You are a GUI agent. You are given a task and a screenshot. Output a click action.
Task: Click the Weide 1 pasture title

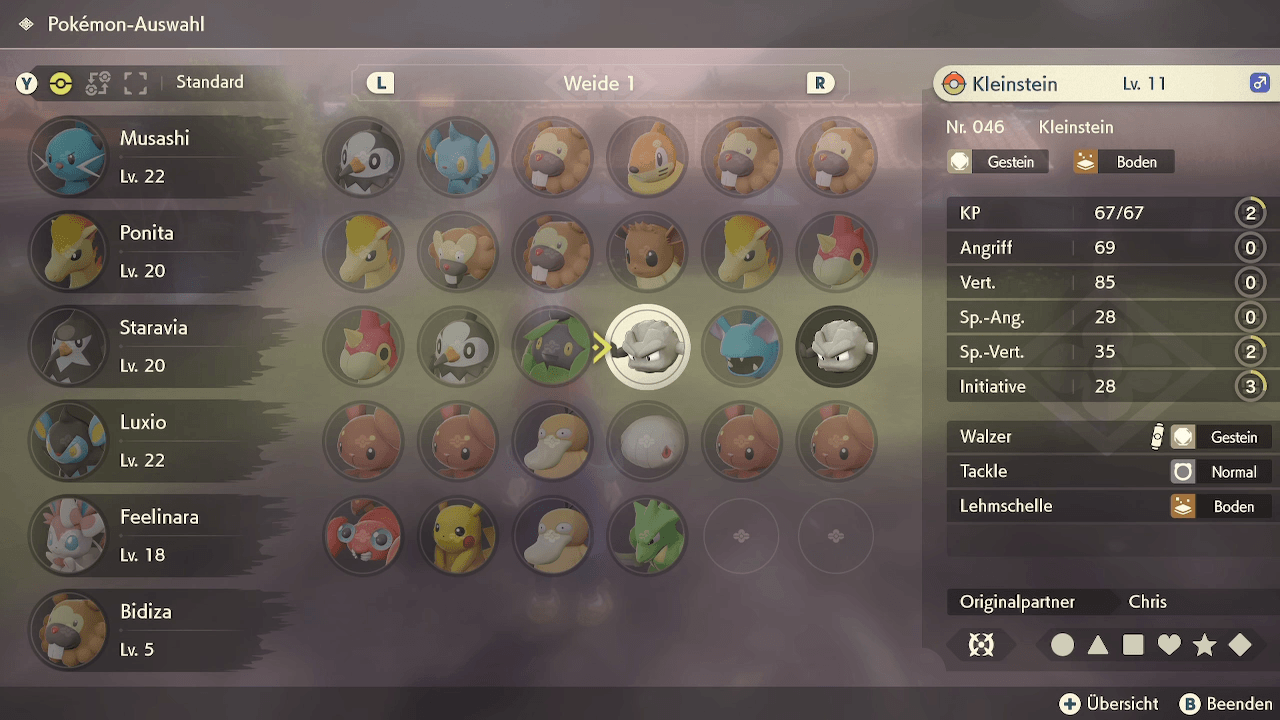point(599,84)
